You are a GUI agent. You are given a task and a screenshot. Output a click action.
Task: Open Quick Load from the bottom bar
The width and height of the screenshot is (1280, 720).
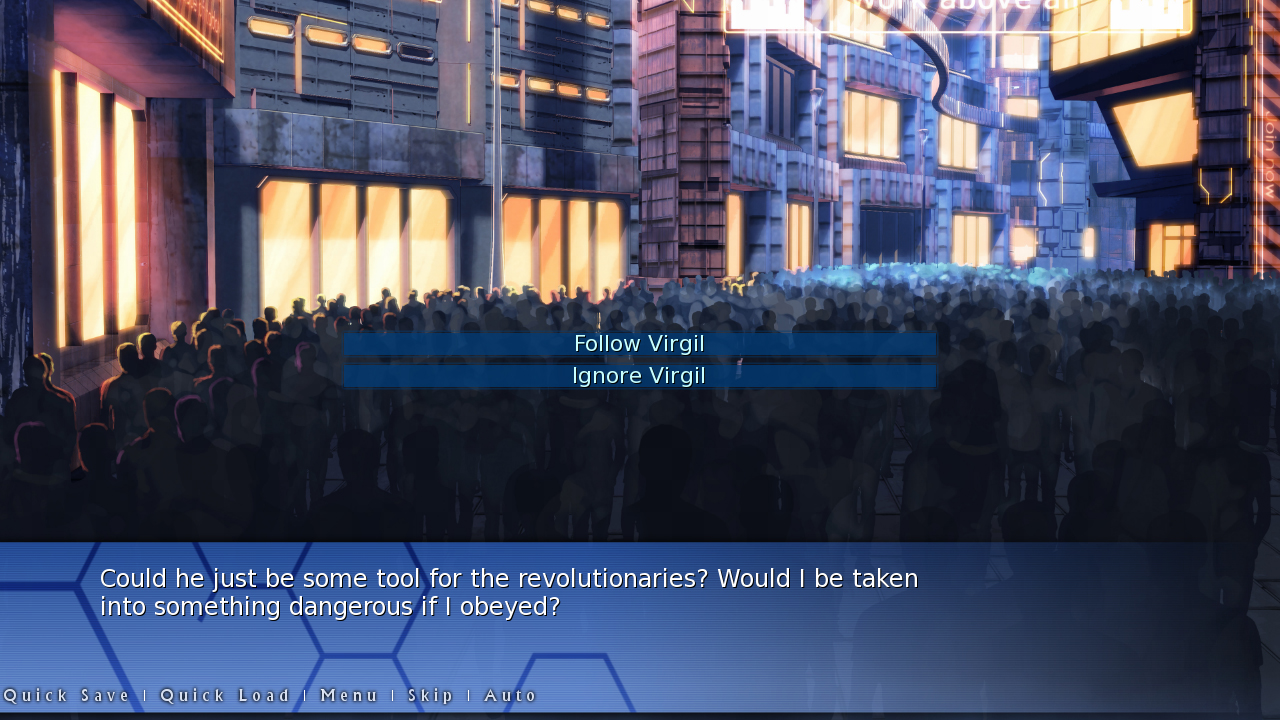(x=226, y=695)
